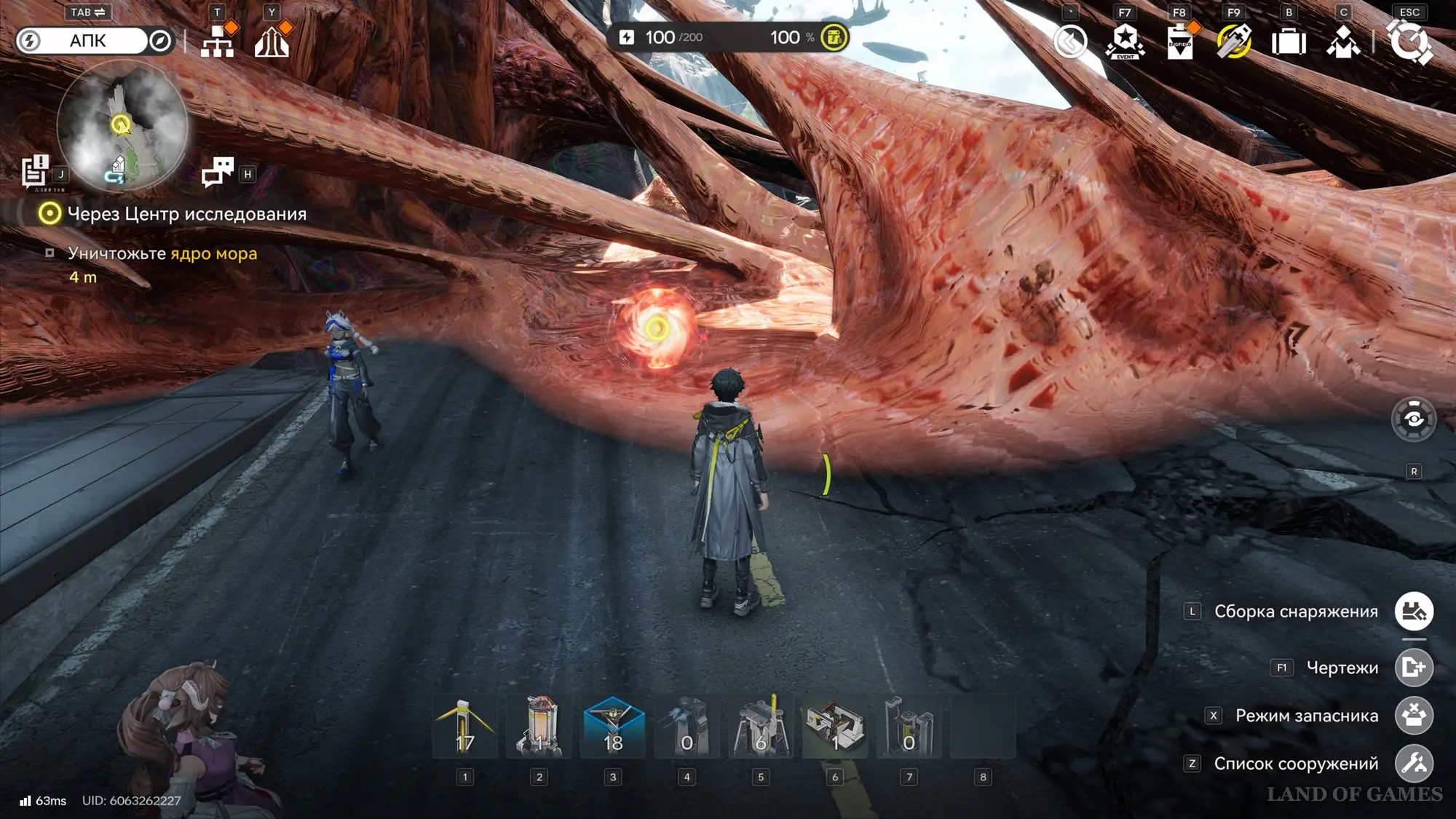Open the main menu gear icon
This screenshot has width=1456, height=819.
tap(1410, 41)
